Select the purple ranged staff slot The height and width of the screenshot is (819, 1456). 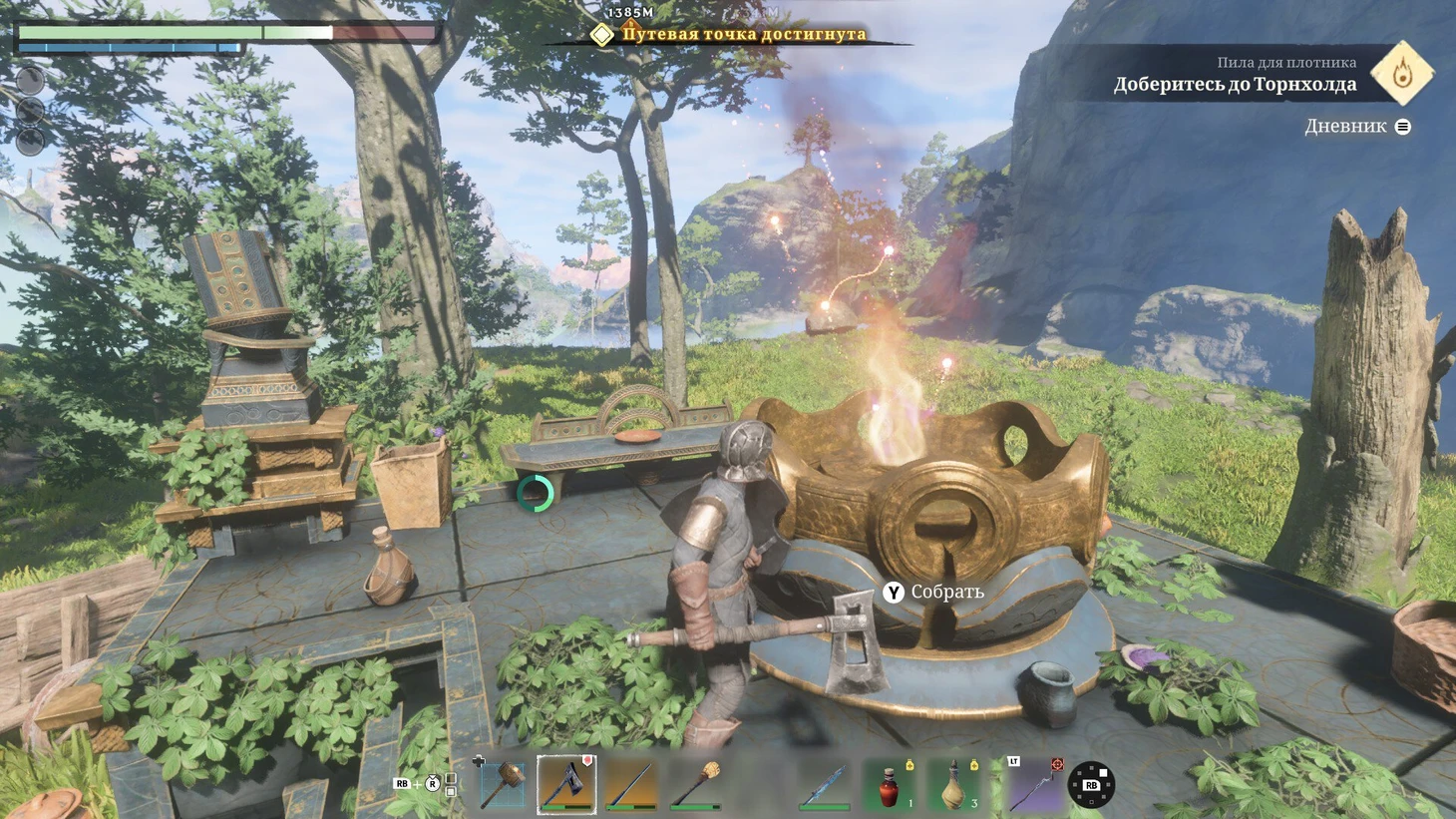[1031, 784]
